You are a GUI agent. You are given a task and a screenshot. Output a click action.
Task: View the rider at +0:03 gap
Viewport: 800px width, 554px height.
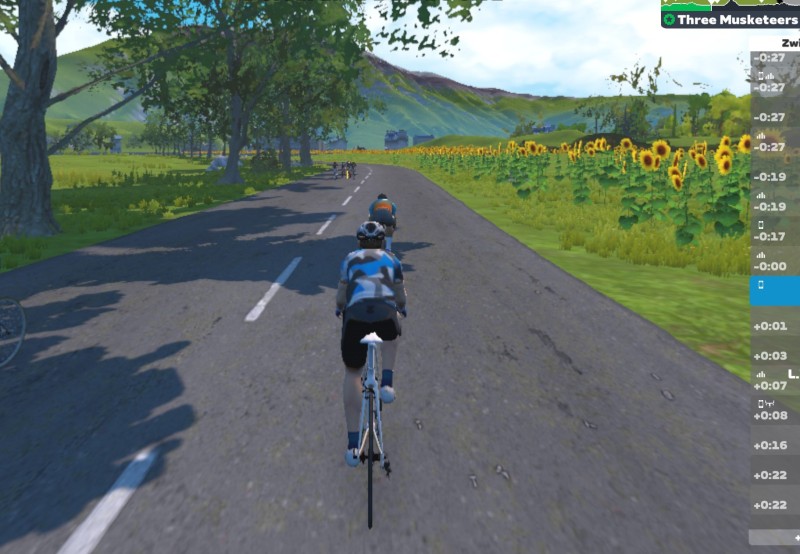774,354
